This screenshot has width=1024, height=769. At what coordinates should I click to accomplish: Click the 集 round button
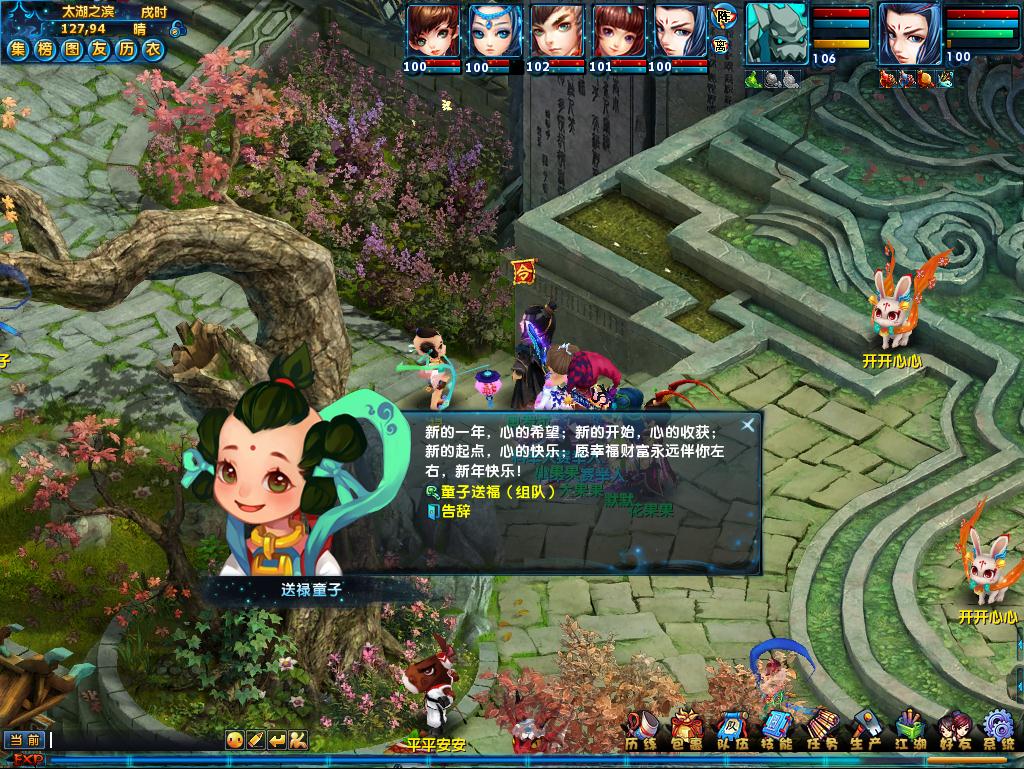[18, 49]
